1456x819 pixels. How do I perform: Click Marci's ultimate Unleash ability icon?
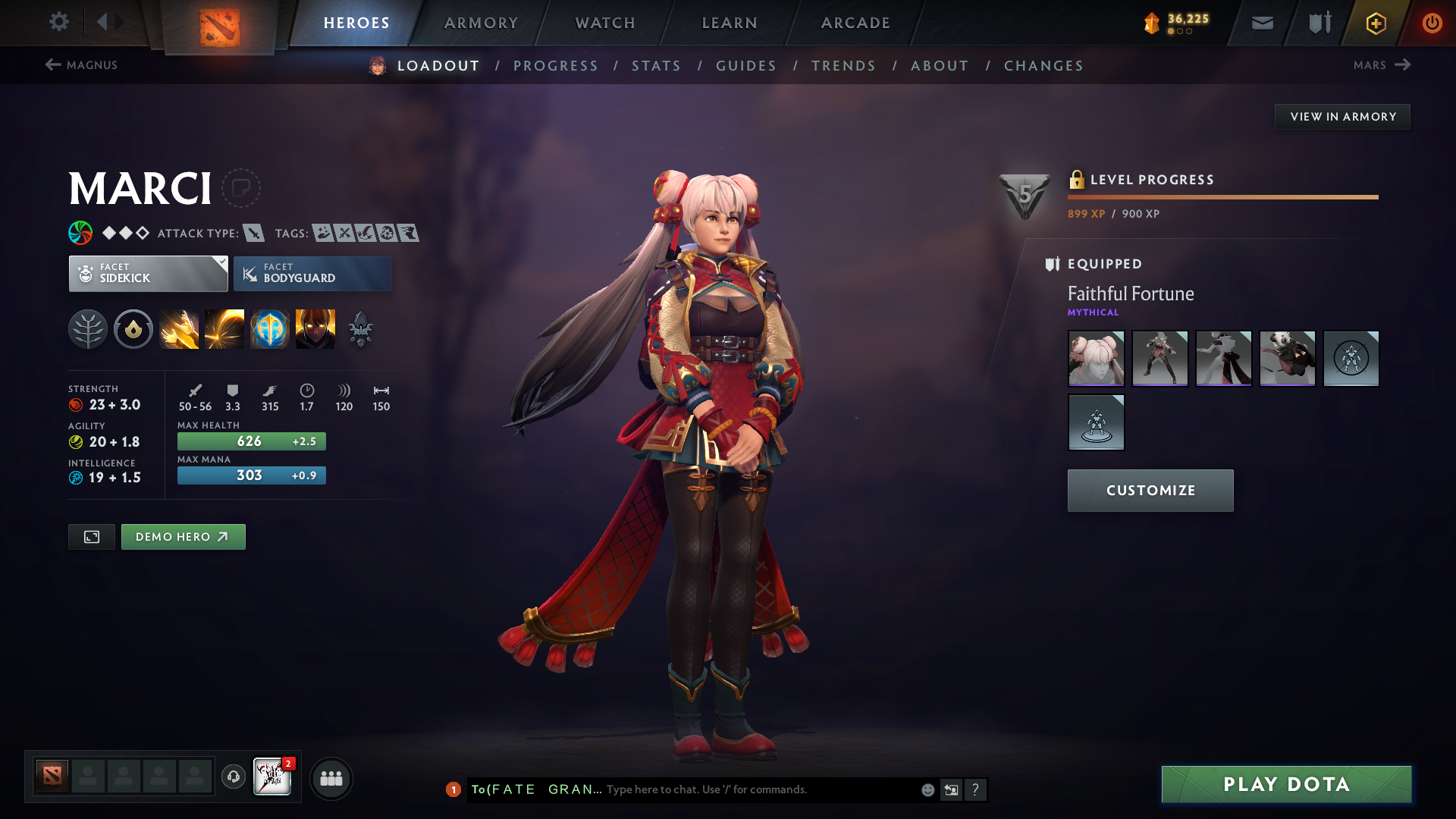315,328
